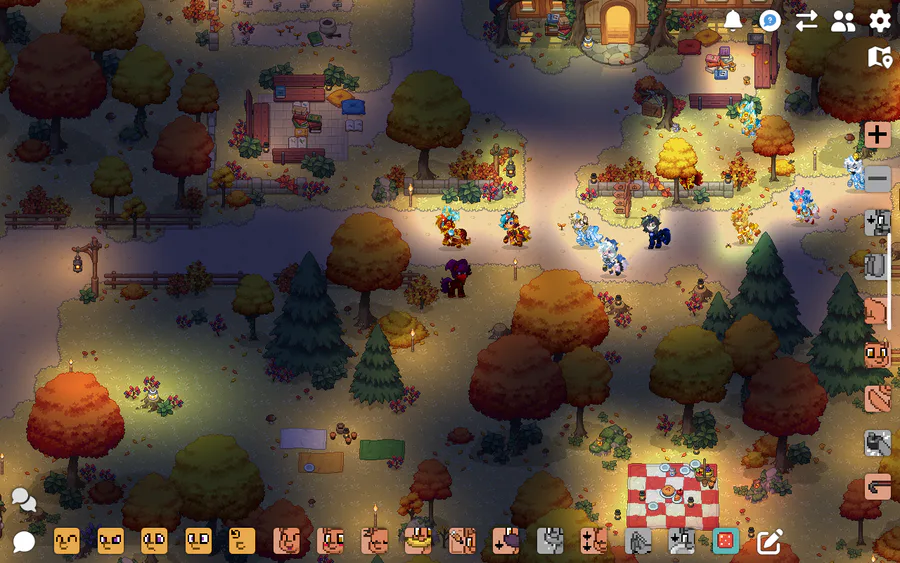Select the blushing smile expression
The image size is (900, 563).
tap(330, 541)
